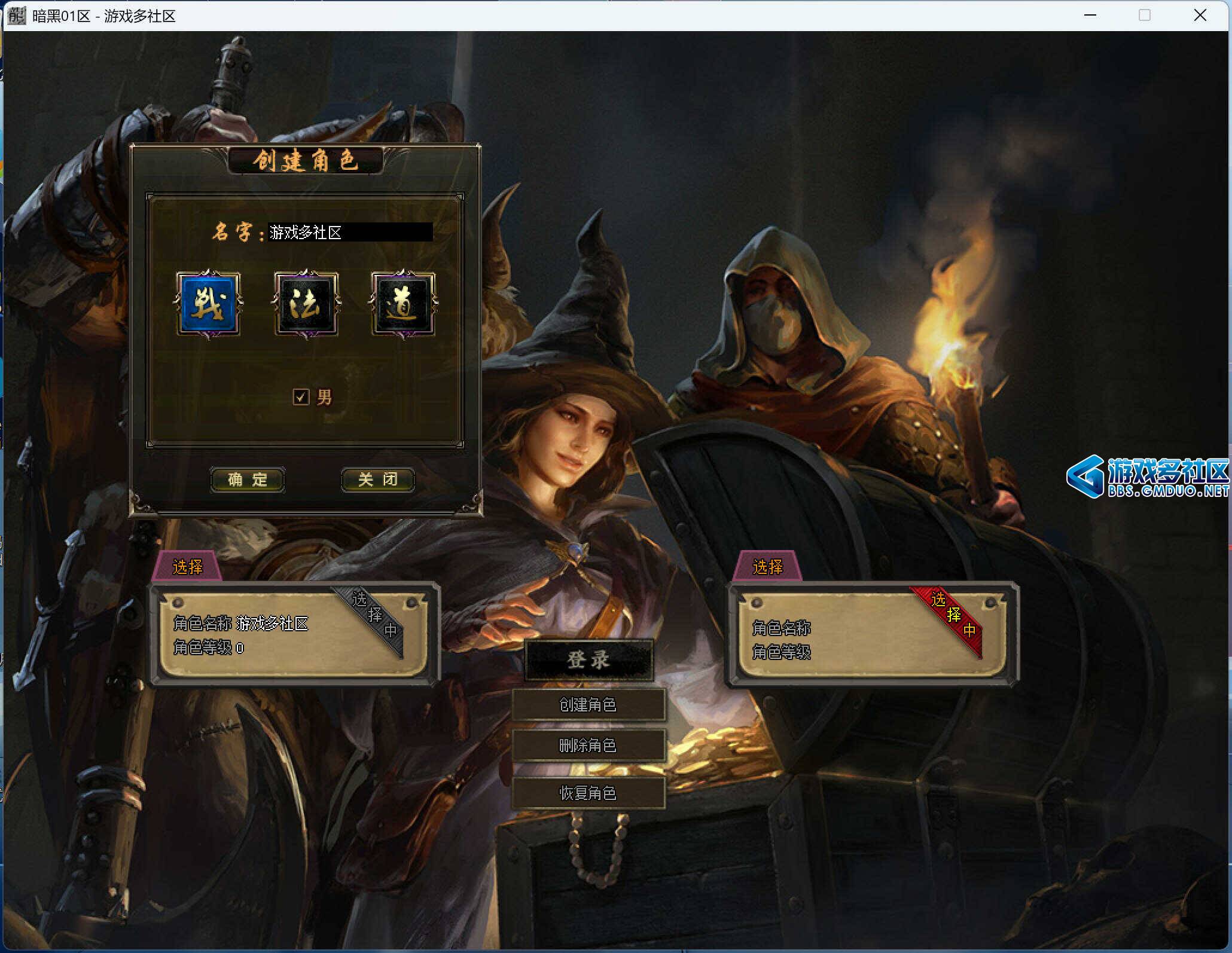Screen dimensions: 1232x953
Task: Confirm character creation with 确定
Action: click(248, 479)
